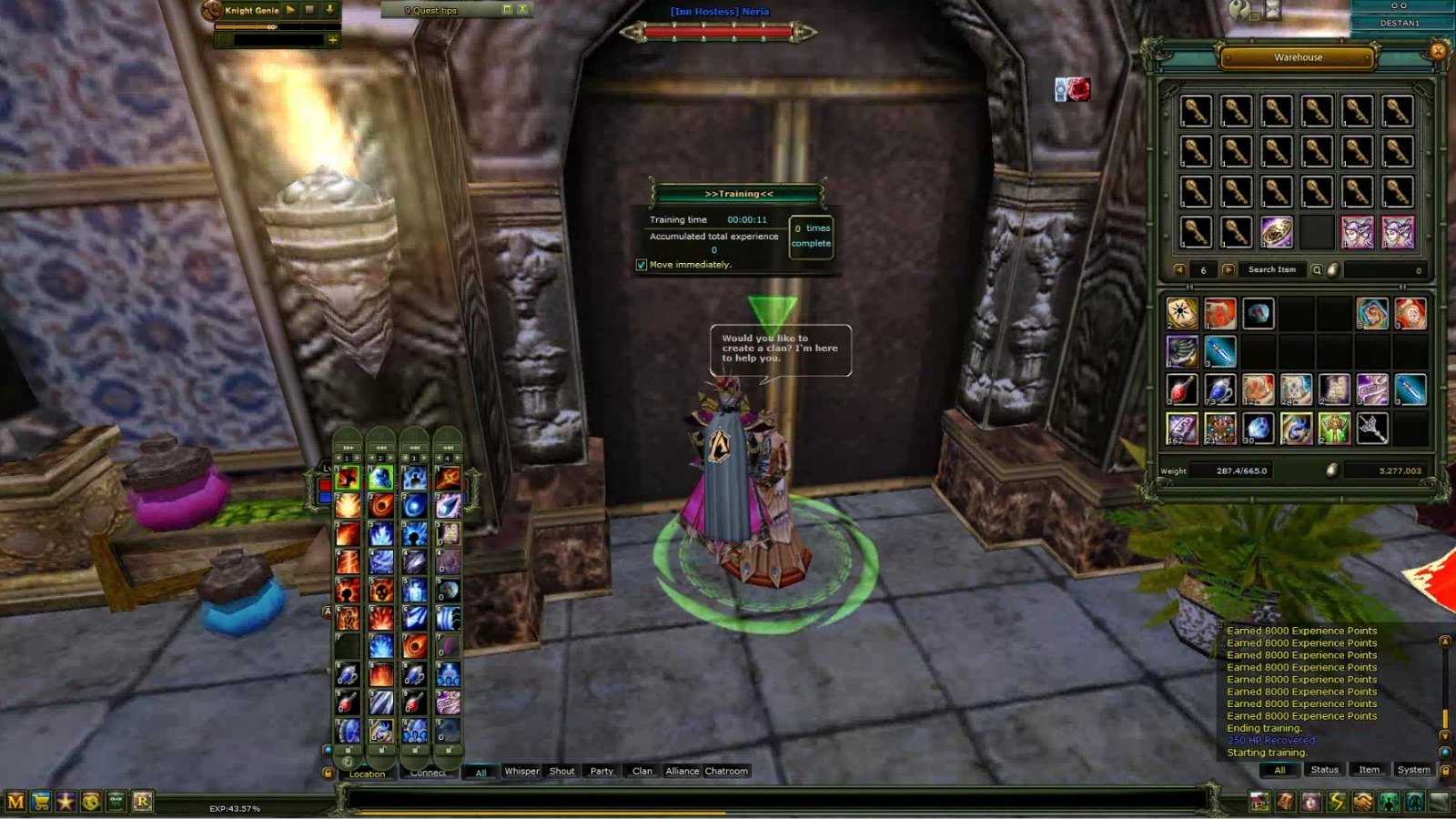The height and width of the screenshot is (819, 1456).
Task: Toggle the padlock beside the System tab
Action: 1445,770
